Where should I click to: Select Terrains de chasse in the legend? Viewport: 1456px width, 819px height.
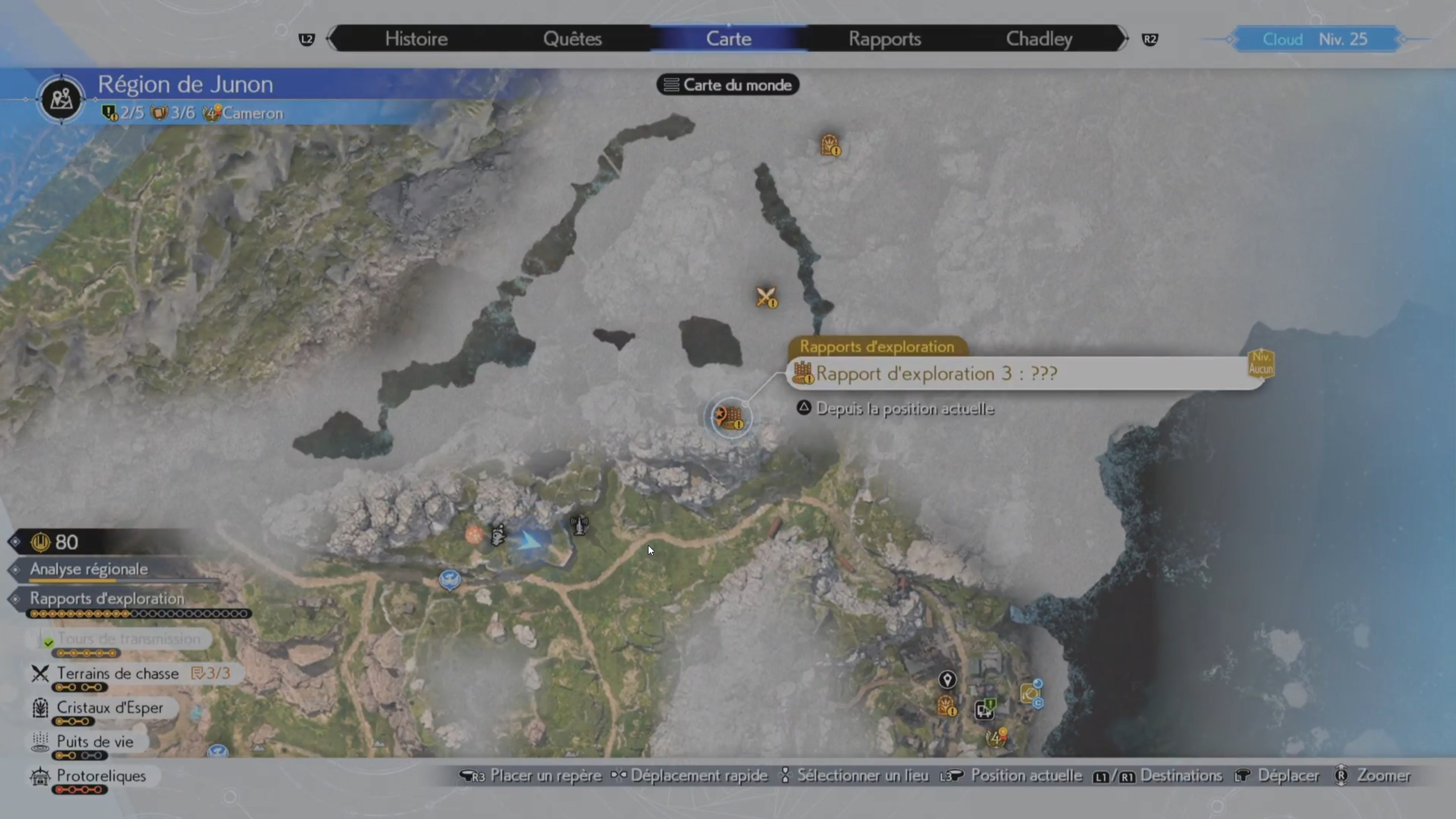(117, 674)
